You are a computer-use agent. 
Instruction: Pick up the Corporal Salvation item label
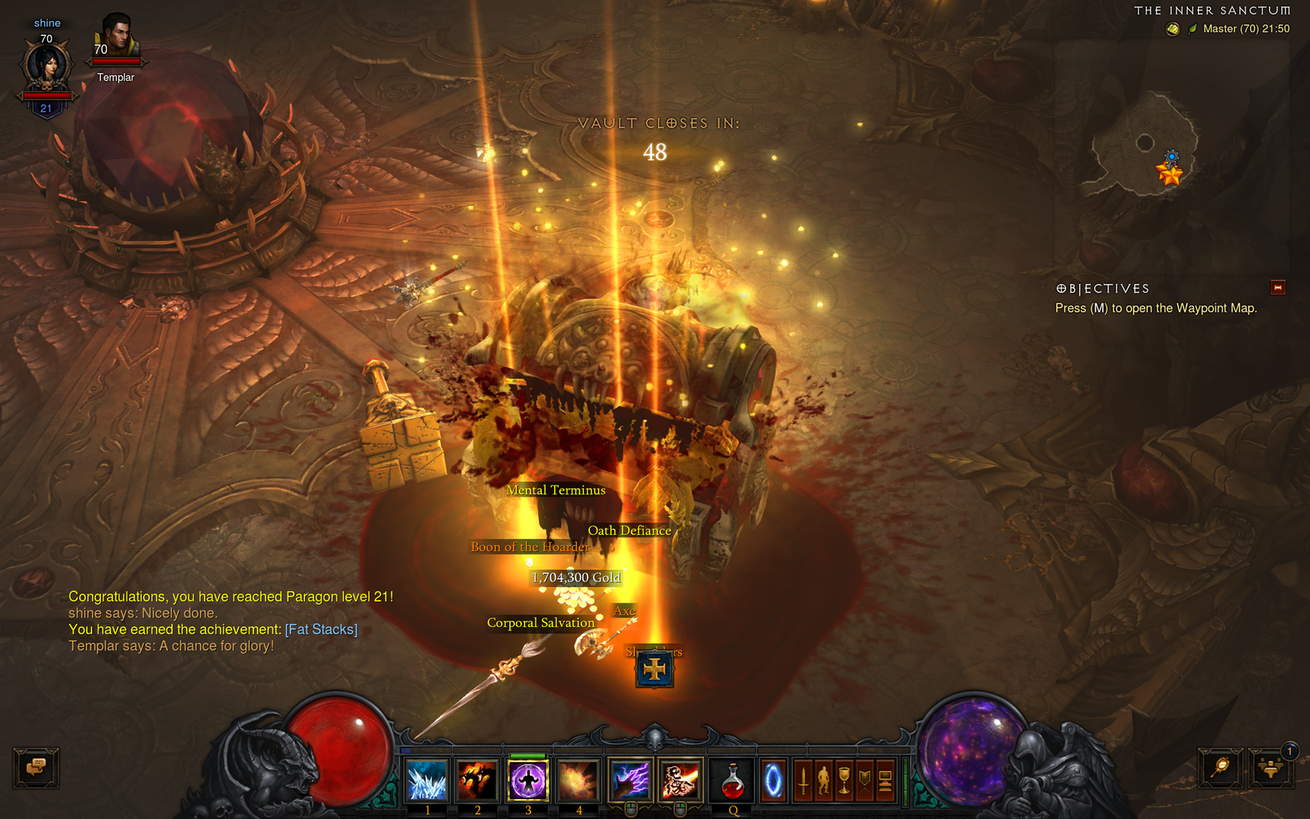pyautogui.click(x=540, y=623)
